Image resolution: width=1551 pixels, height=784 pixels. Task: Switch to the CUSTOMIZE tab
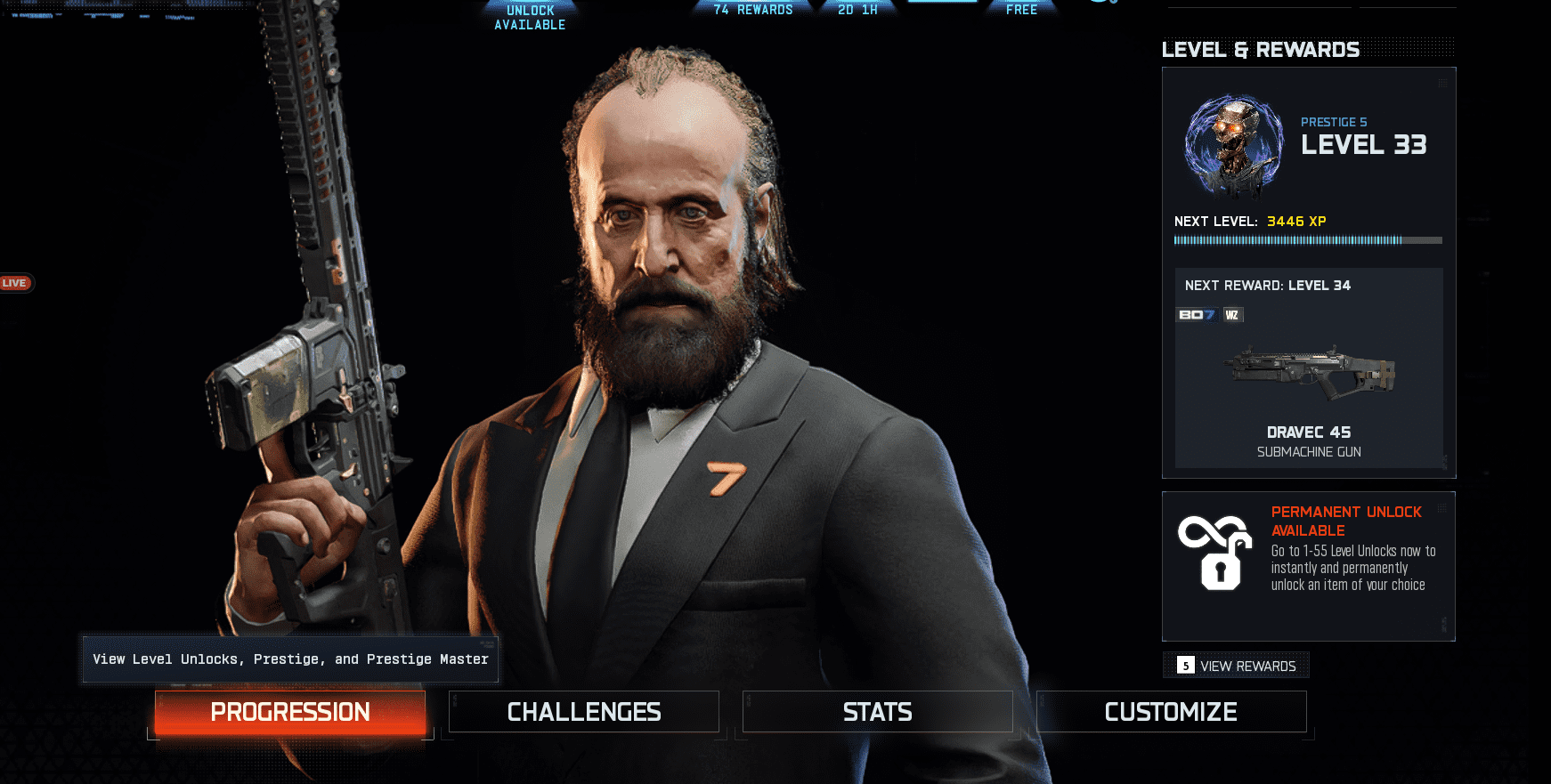1170,711
